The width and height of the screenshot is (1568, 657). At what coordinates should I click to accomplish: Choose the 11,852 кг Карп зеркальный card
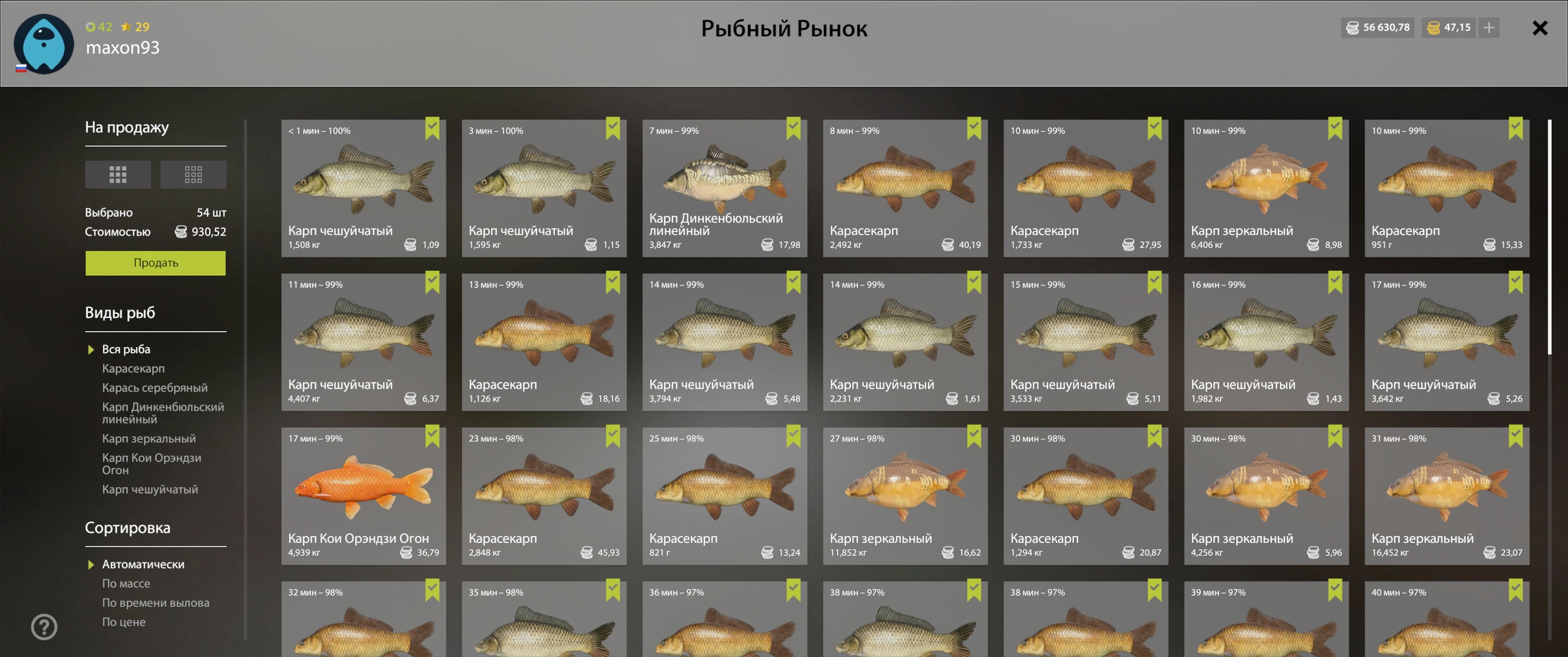pos(905,495)
